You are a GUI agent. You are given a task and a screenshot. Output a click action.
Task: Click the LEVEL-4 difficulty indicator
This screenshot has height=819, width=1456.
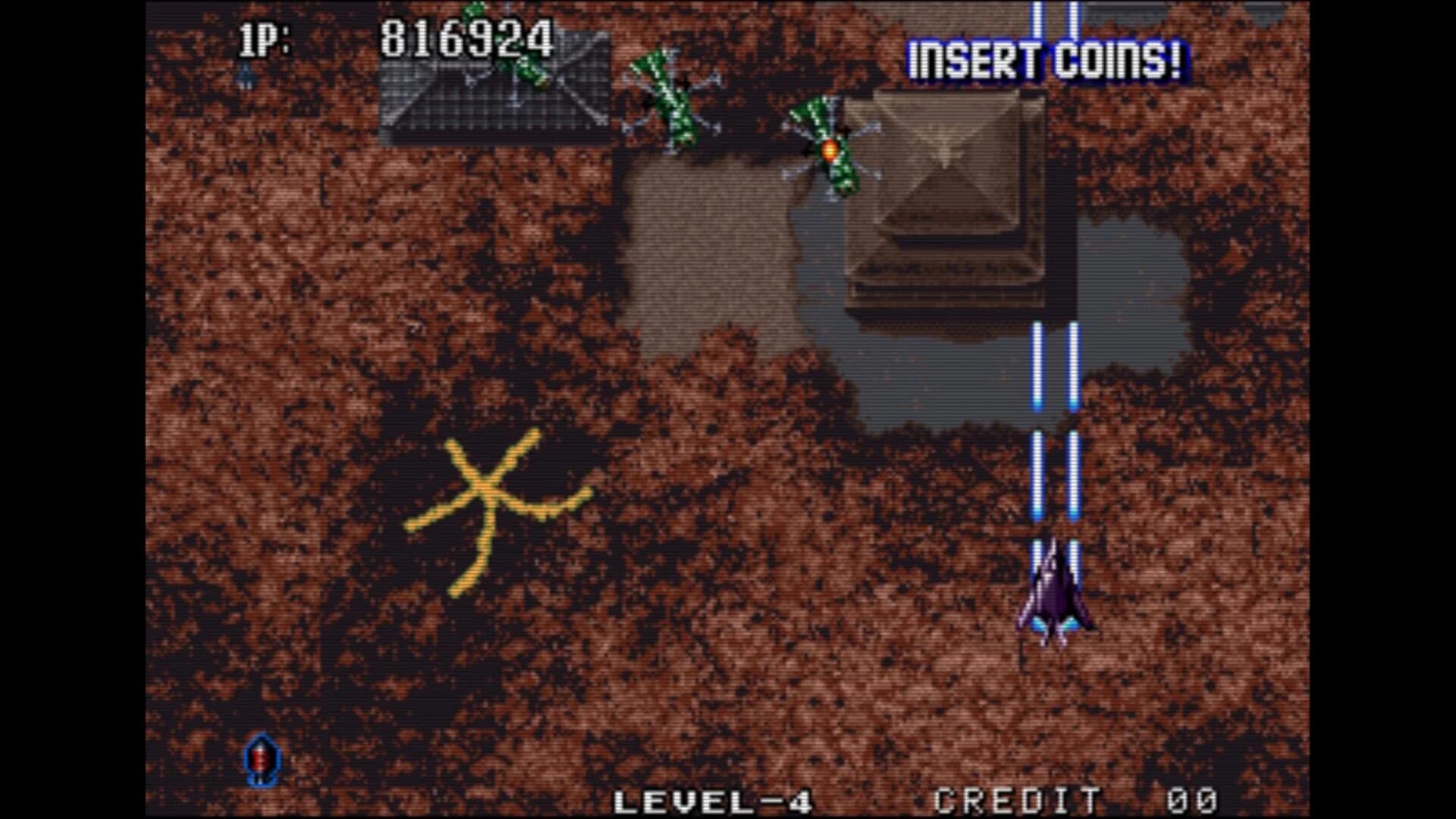713,800
